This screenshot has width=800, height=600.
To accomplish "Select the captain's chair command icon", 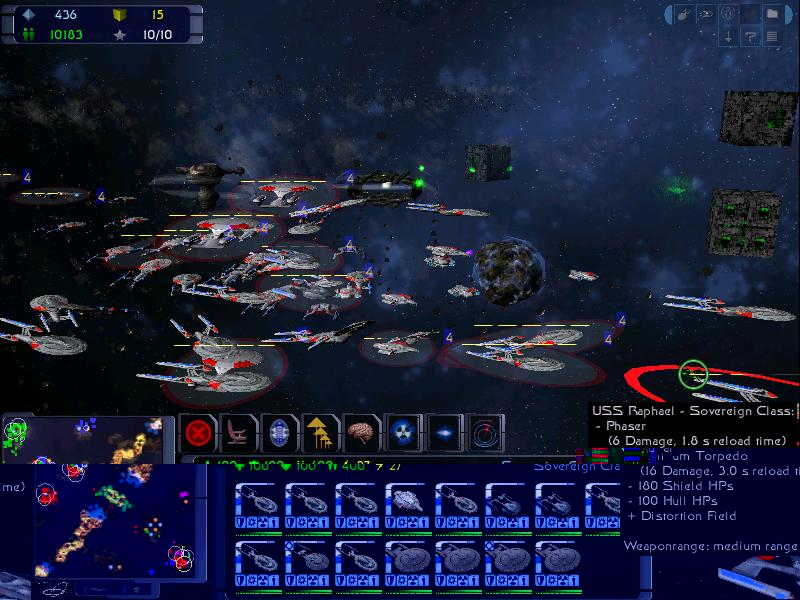I will click(x=240, y=435).
